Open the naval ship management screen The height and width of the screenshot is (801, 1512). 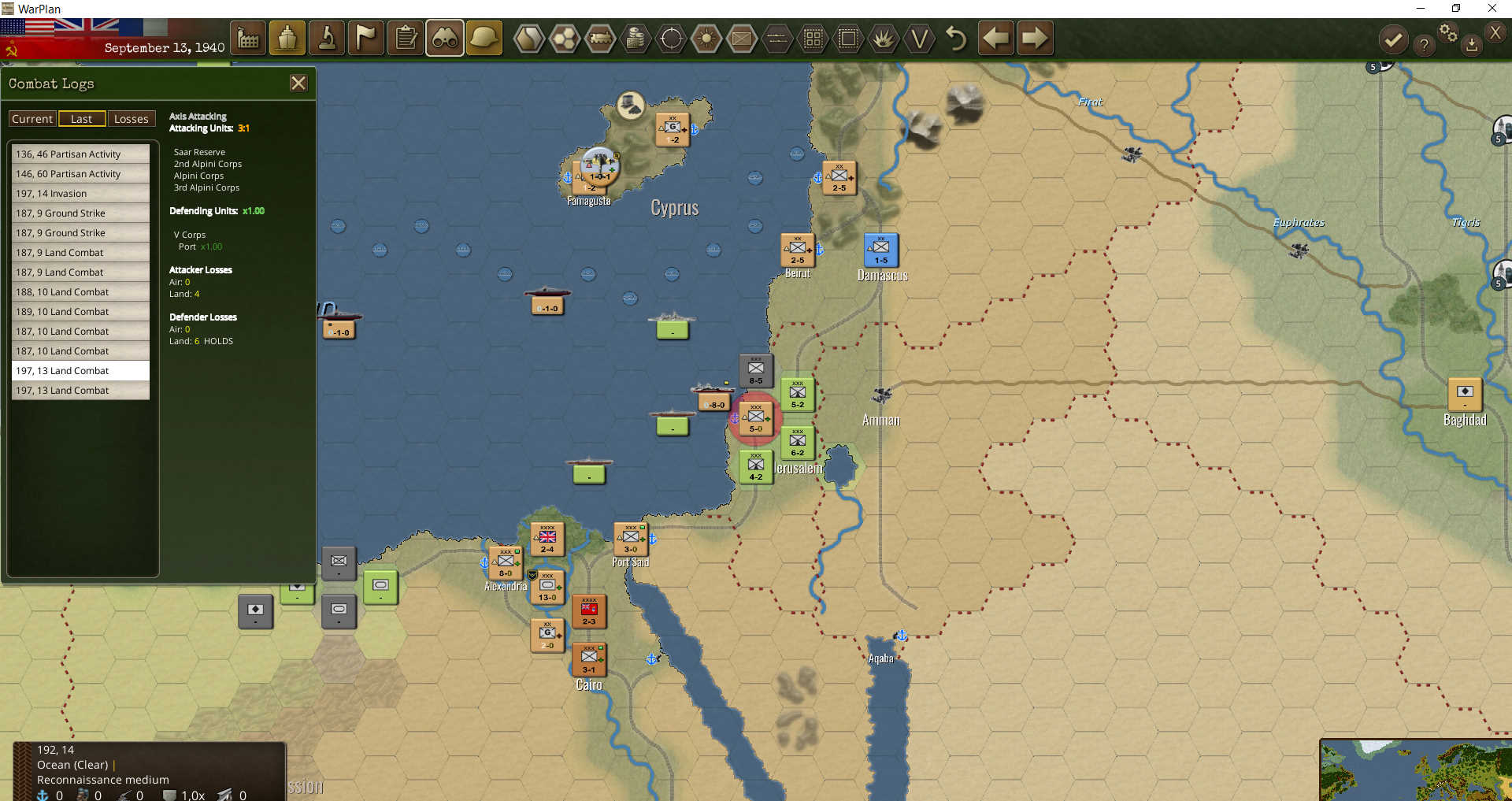(287, 37)
